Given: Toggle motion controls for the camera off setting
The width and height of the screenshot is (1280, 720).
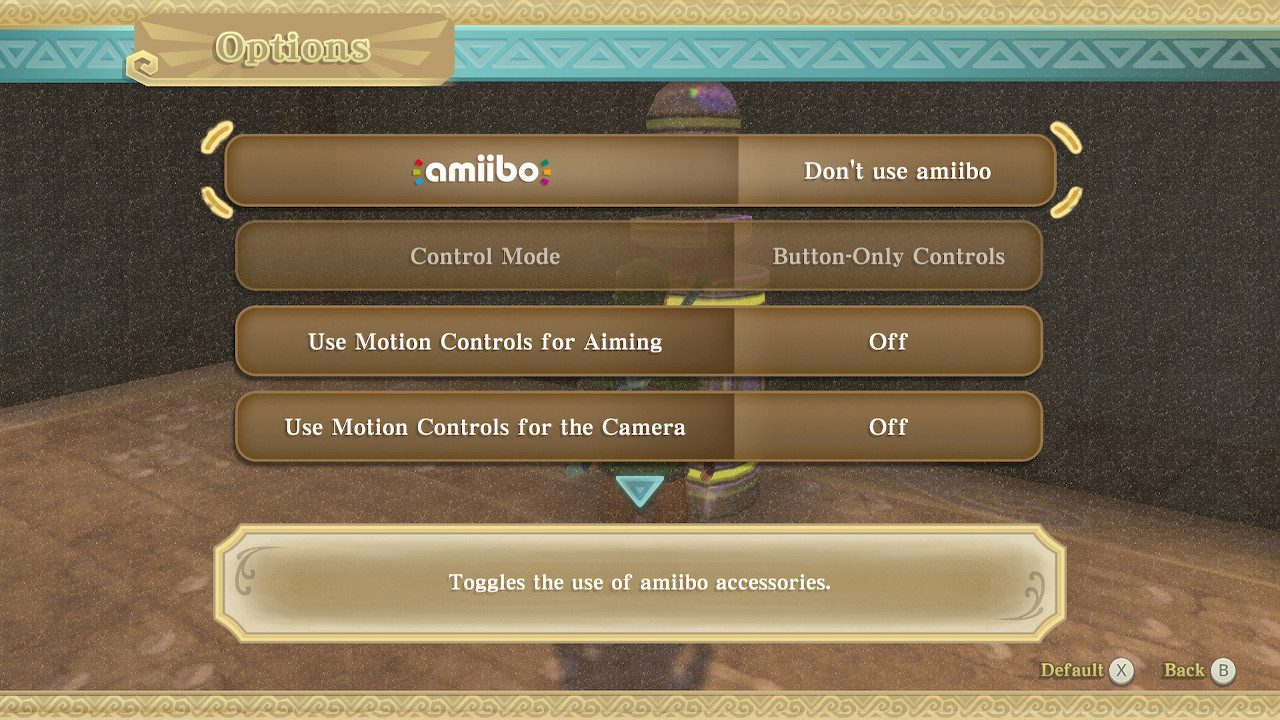Looking at the screenshot, I should (889, 427).
